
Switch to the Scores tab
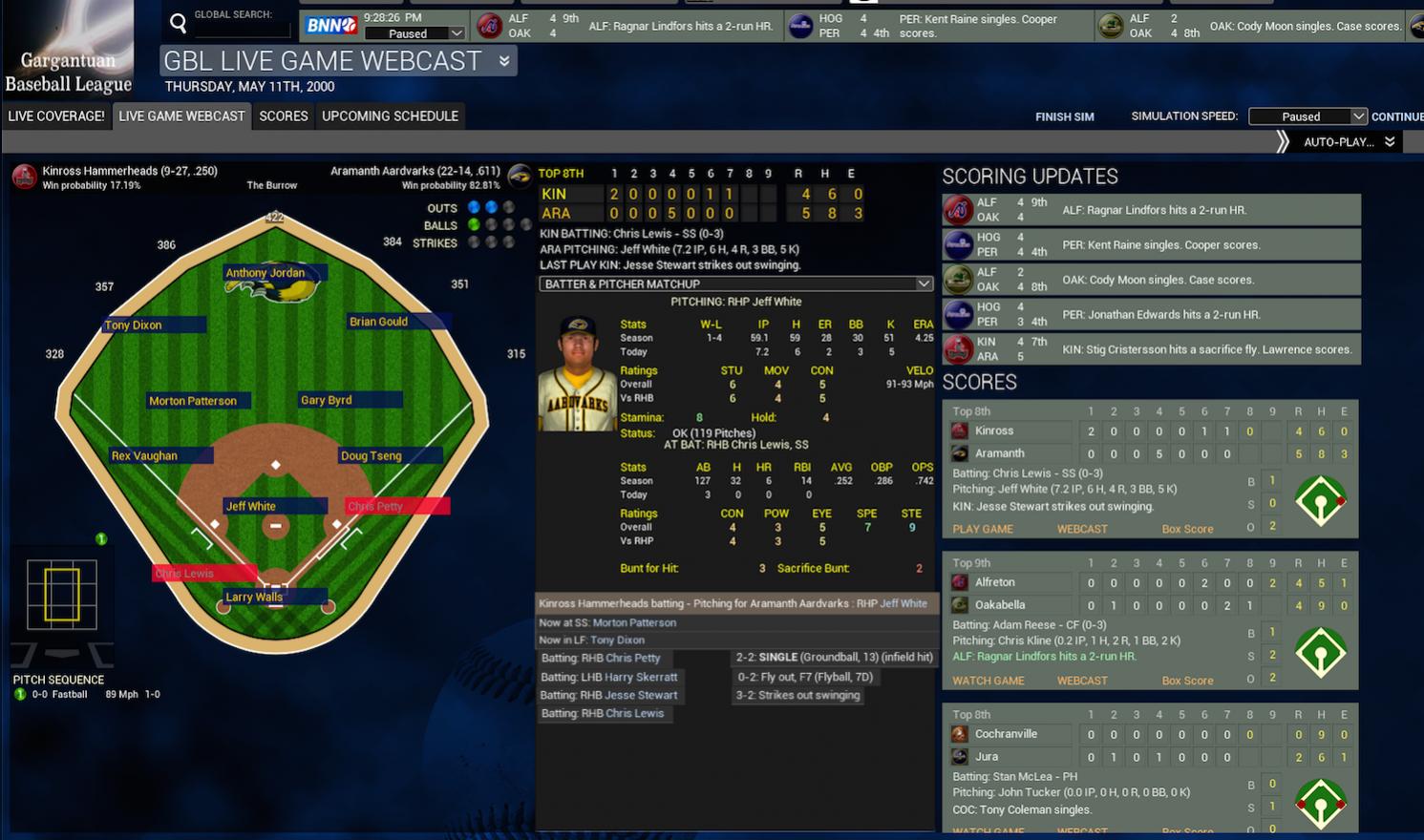284,115
